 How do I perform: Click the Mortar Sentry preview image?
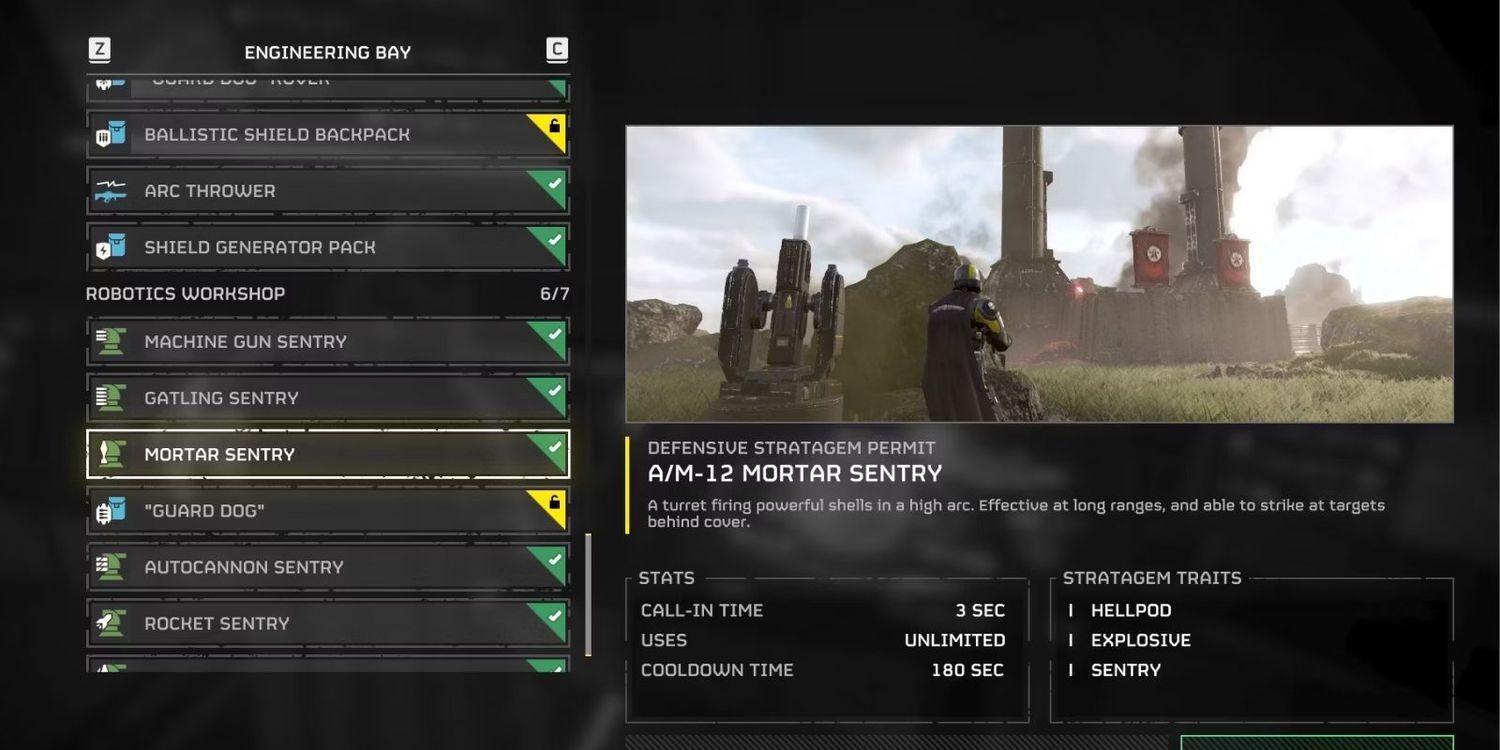tap(1039, 274)
